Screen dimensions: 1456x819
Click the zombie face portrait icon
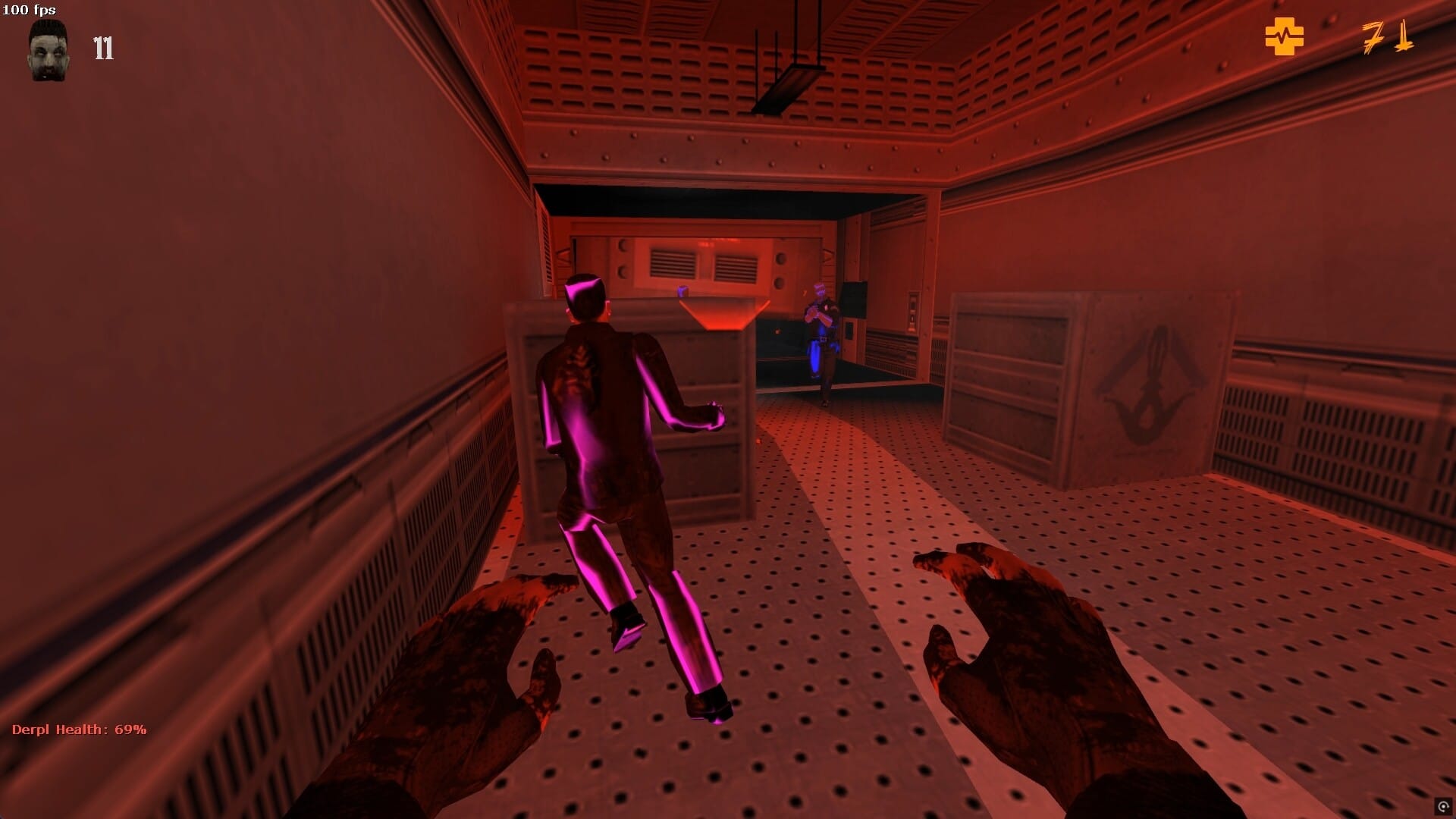coord(47,49)
